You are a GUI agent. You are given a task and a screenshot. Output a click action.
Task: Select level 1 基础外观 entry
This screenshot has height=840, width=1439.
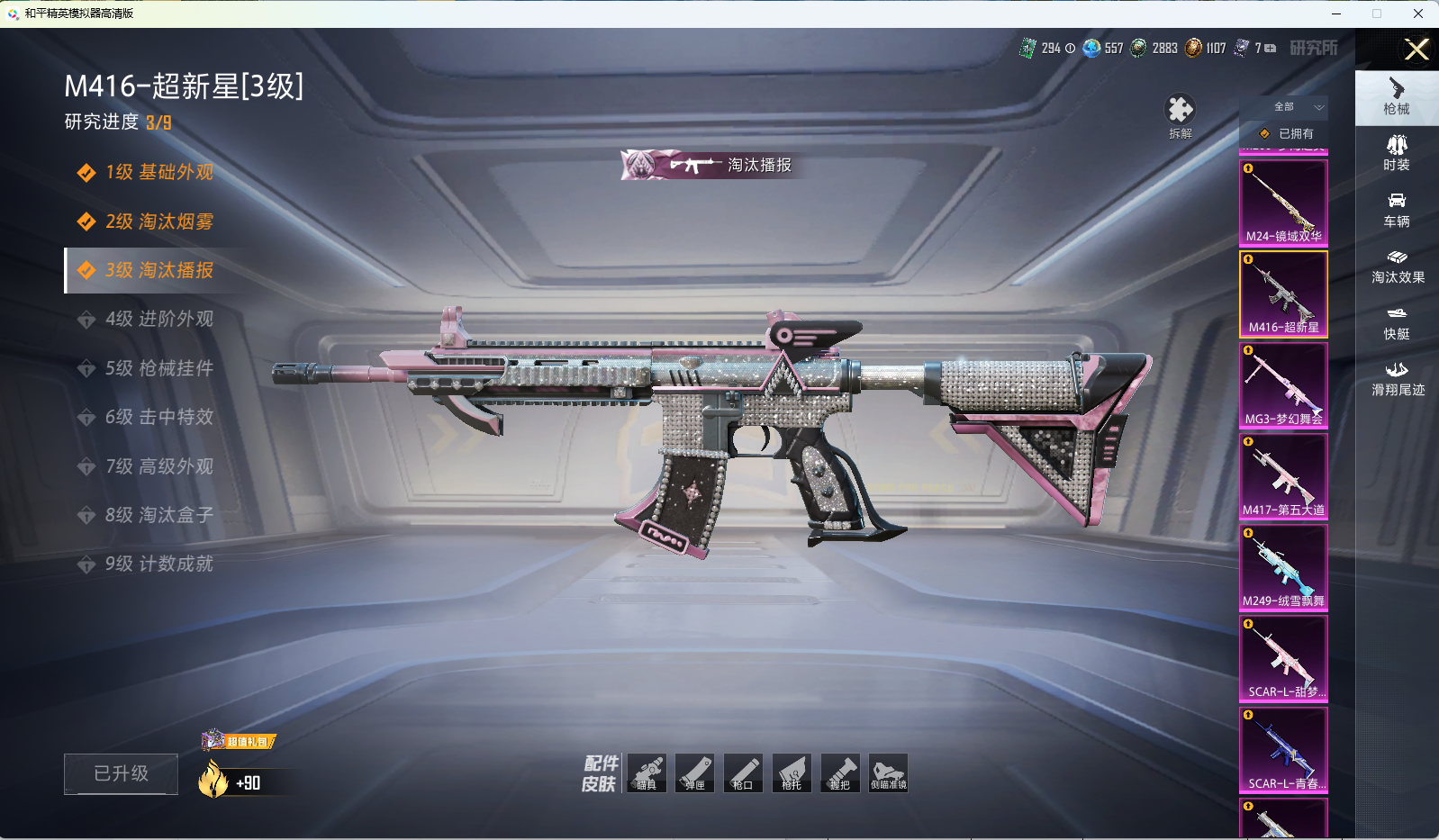click(158, 172)
